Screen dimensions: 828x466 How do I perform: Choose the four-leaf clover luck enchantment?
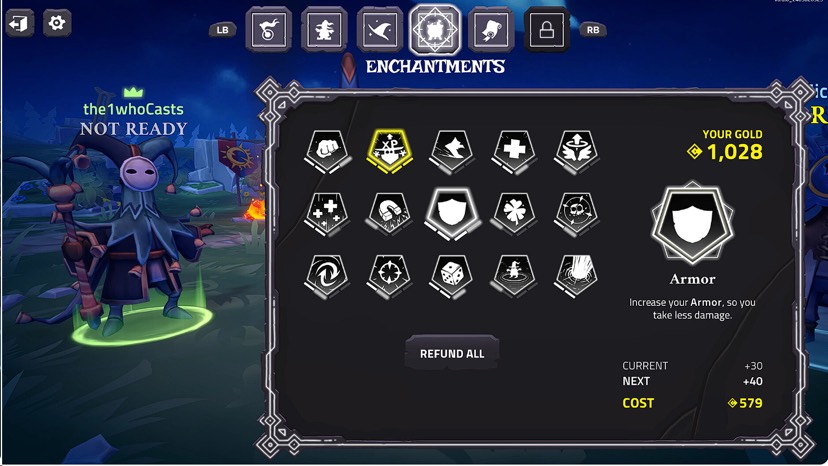click(x=512, y=212)
